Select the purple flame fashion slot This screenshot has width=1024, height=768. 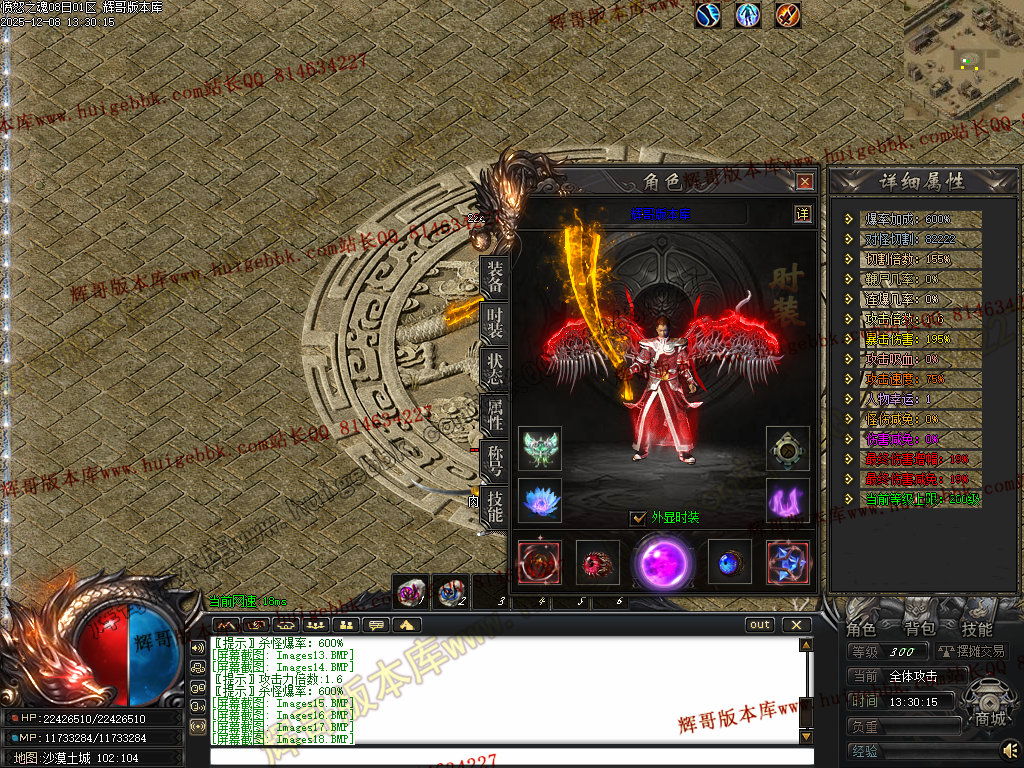[x=788, y=498]
